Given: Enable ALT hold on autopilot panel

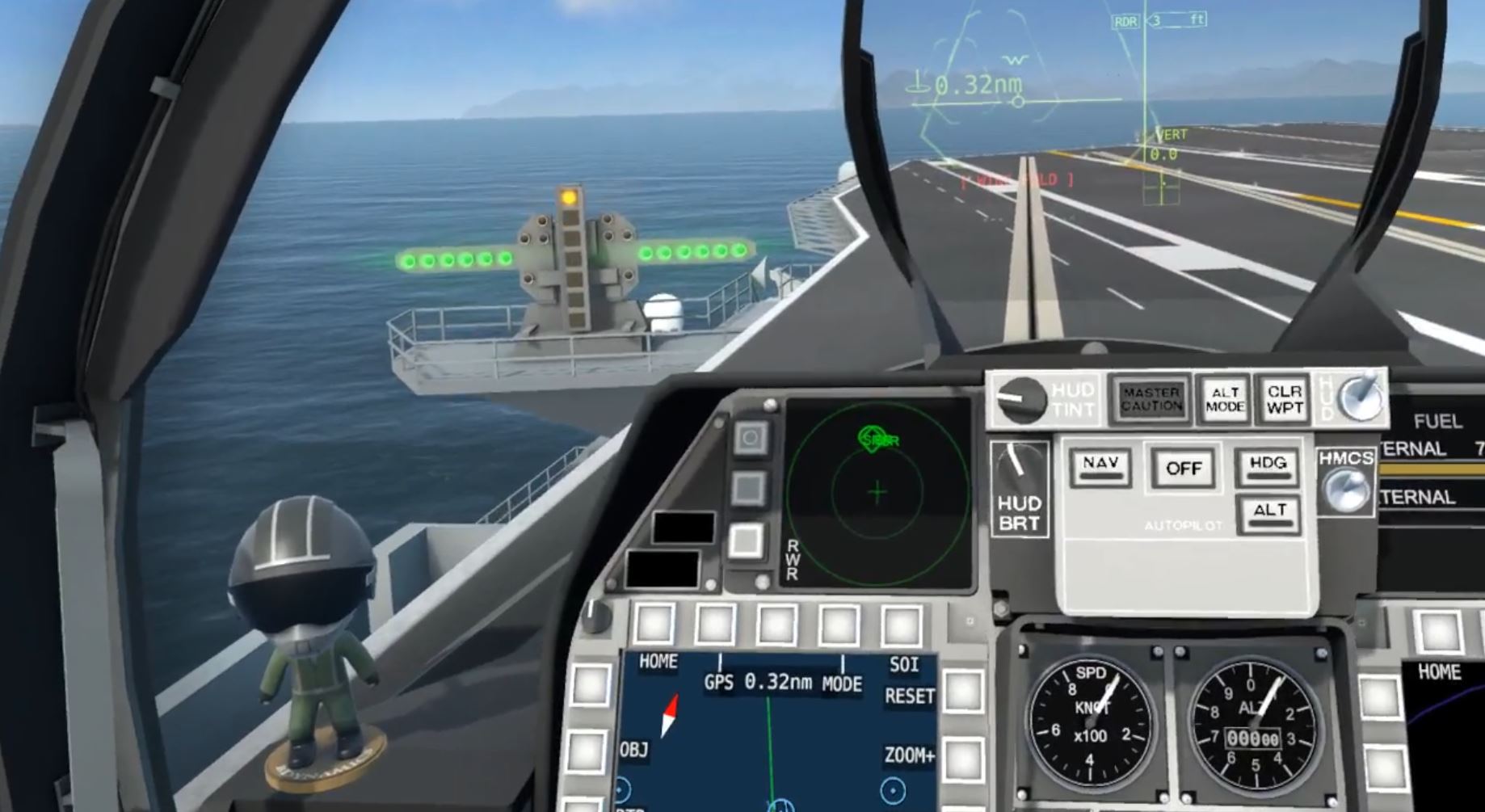Looking at the screenshot, I should tap(1268, 513).
